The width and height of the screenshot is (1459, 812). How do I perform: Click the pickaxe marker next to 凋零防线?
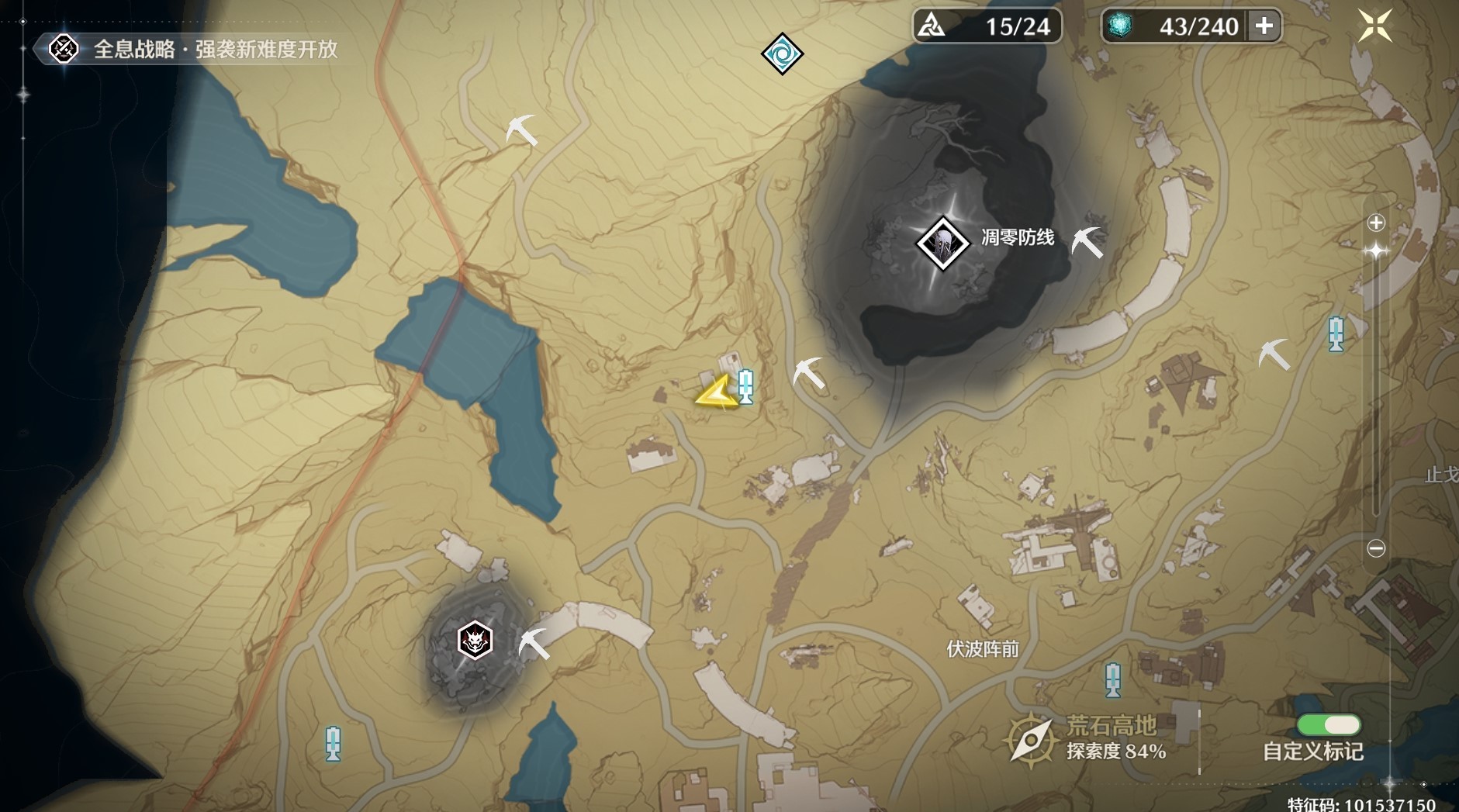pos(1087,241)
